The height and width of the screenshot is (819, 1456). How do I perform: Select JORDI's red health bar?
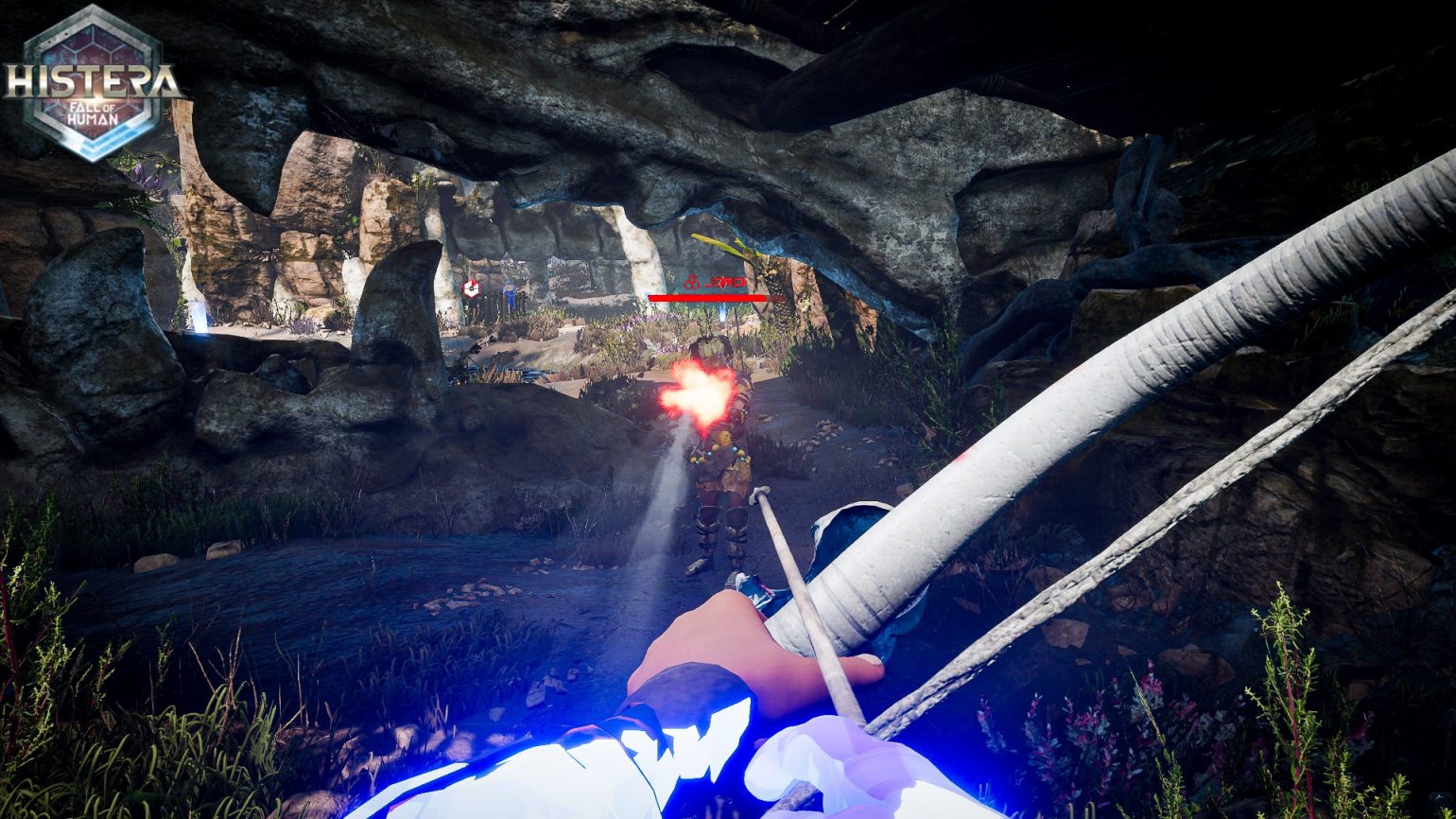[709, 298]
